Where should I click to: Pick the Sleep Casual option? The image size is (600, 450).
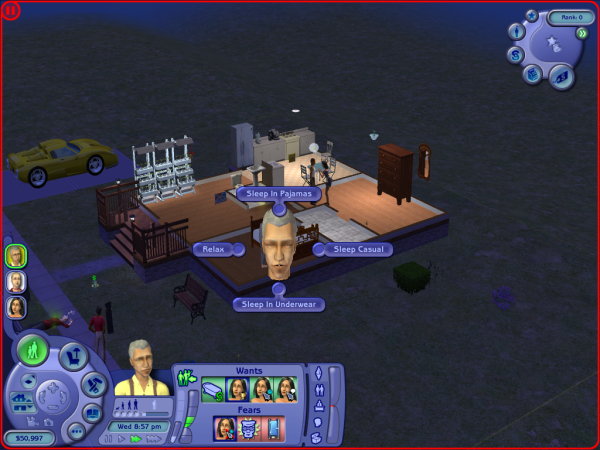[x=356, y=249]
